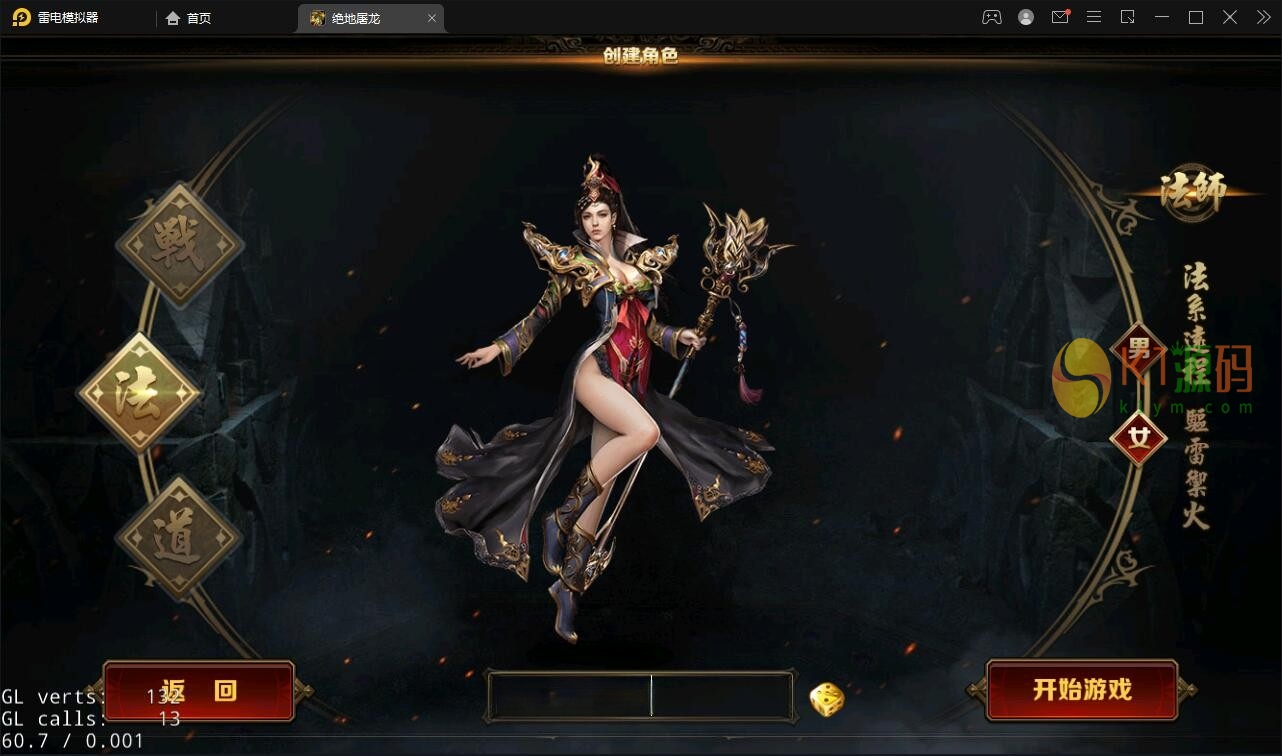Open the emulator gamepad settings

tap(991, 17)
